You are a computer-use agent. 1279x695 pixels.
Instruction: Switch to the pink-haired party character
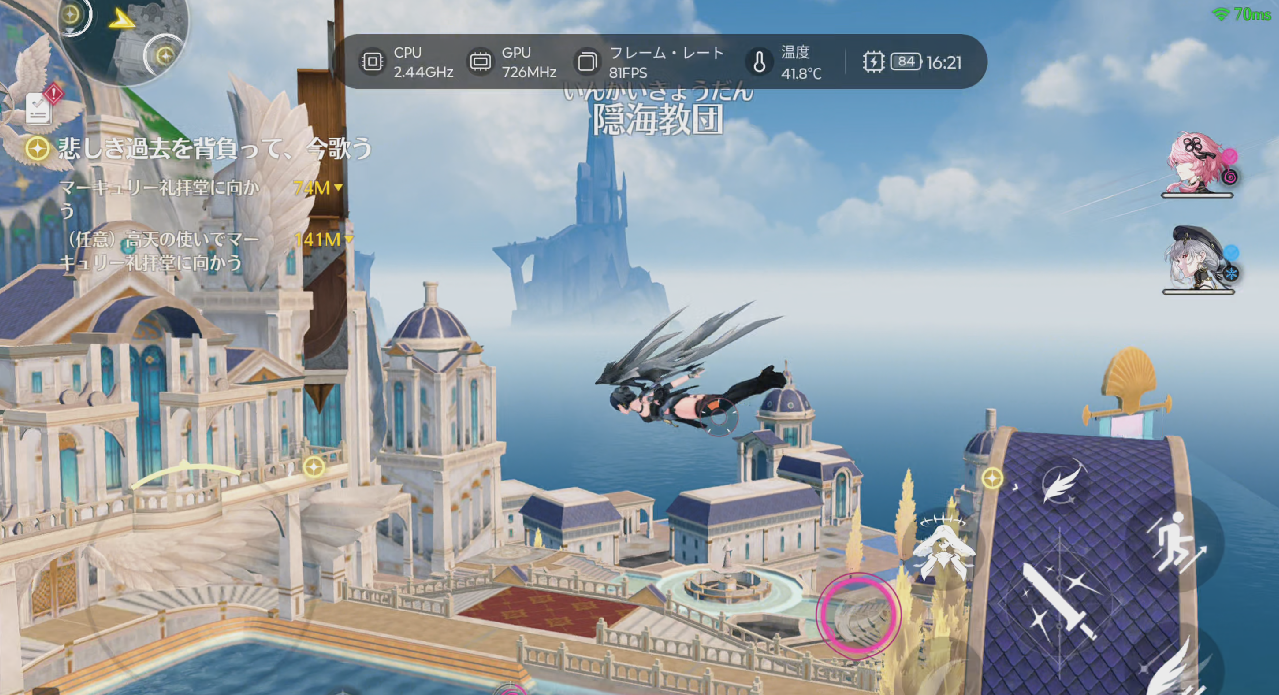click(x=1198, y=164)
